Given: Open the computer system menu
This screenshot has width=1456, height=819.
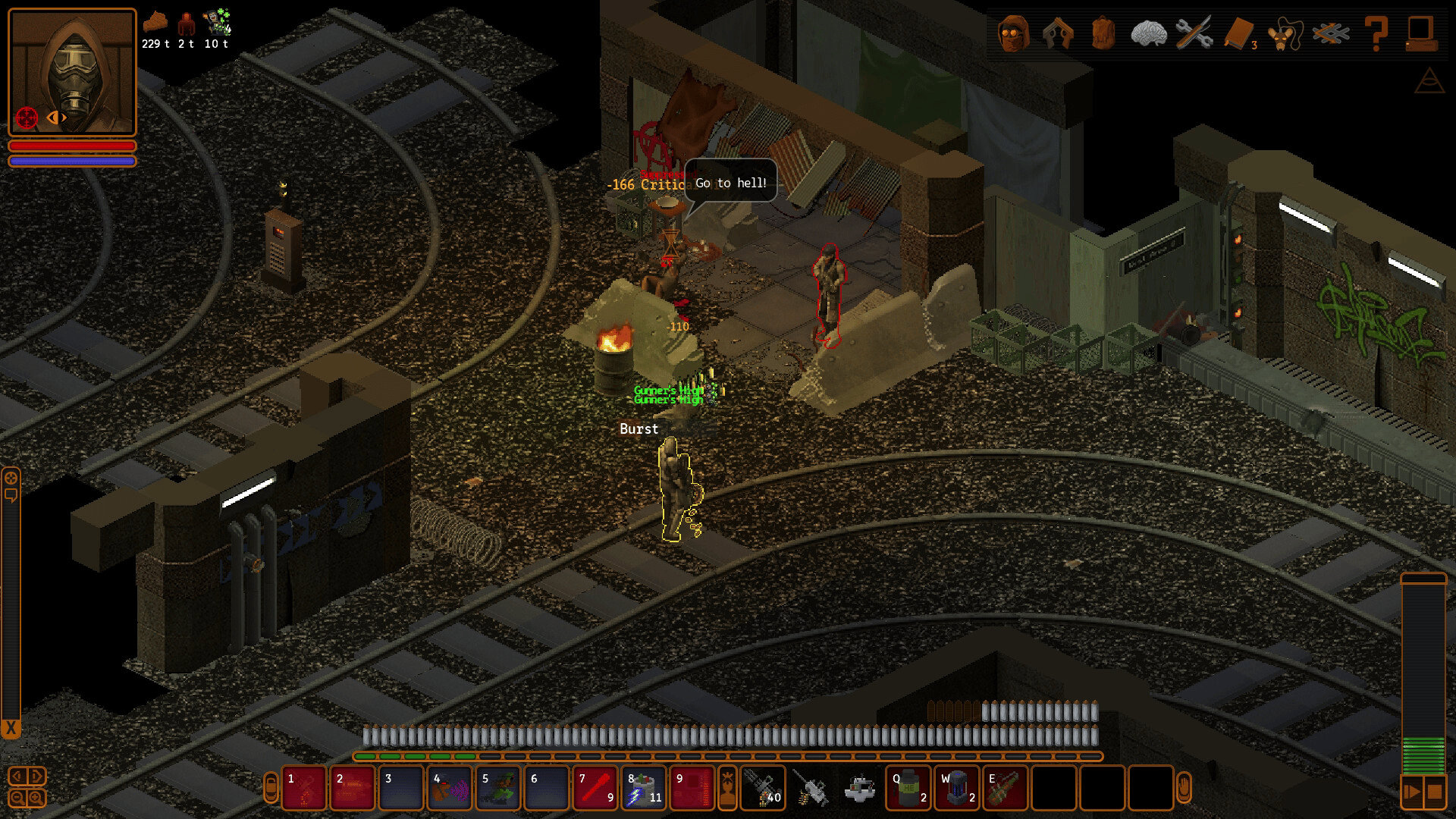Looking at the screenshot, I should [1420, 33].
